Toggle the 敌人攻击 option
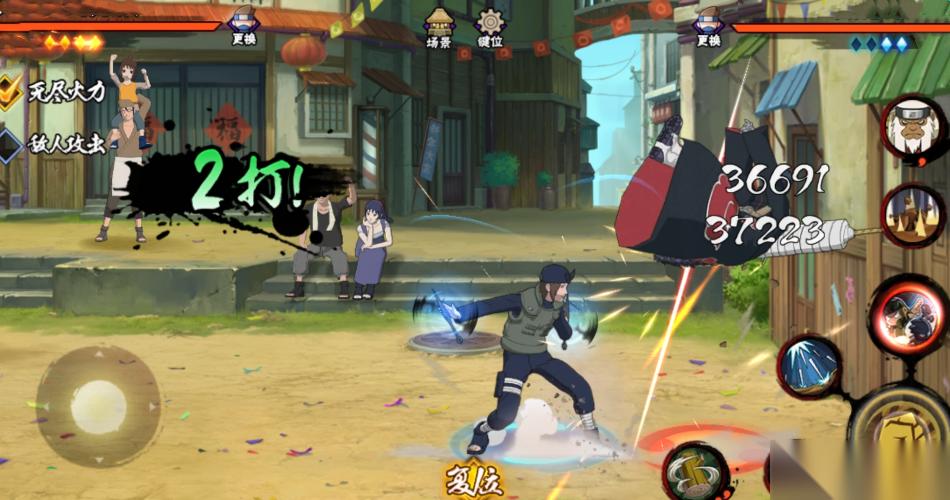 (11, 144)
